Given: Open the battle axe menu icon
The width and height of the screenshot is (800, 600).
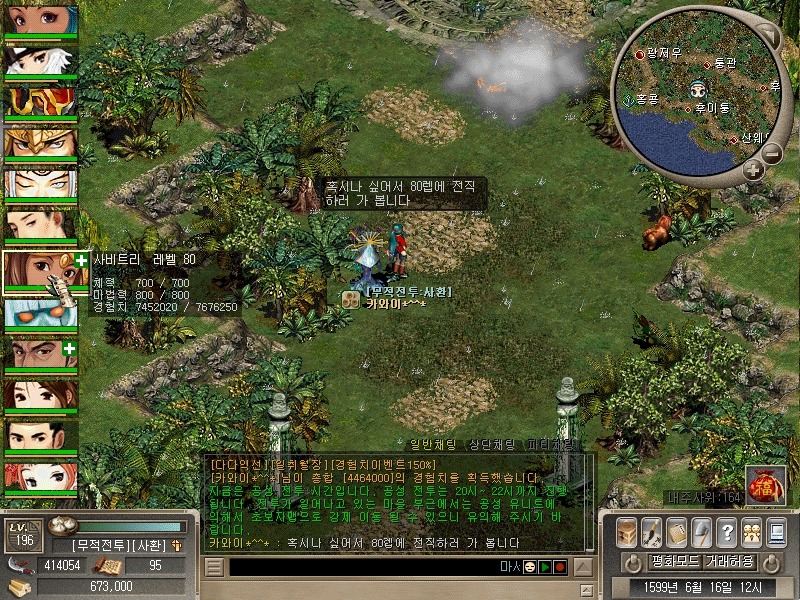Looking at the screenshot, I should click(701, 531).
